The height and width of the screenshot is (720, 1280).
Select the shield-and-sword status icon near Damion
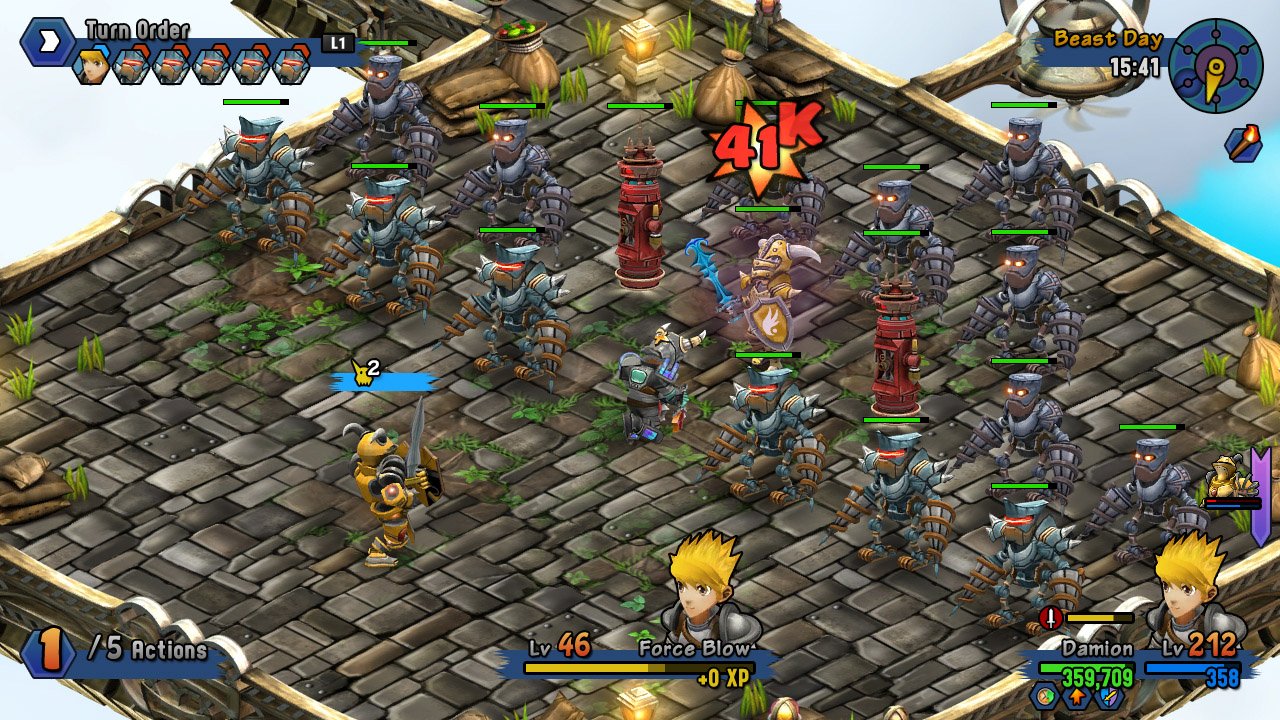coord(1108,698)
